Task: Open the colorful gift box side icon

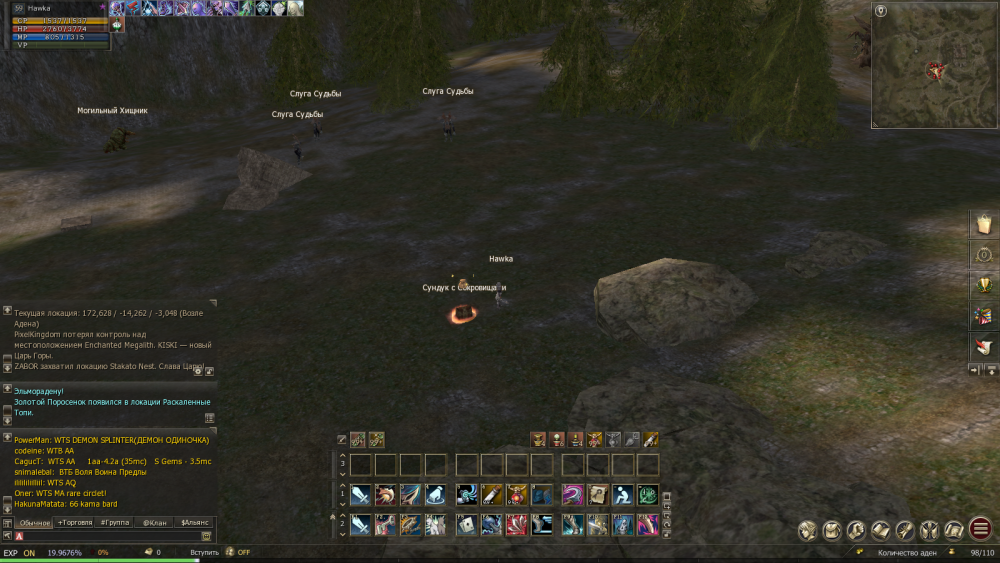Action: pos(983,316)
